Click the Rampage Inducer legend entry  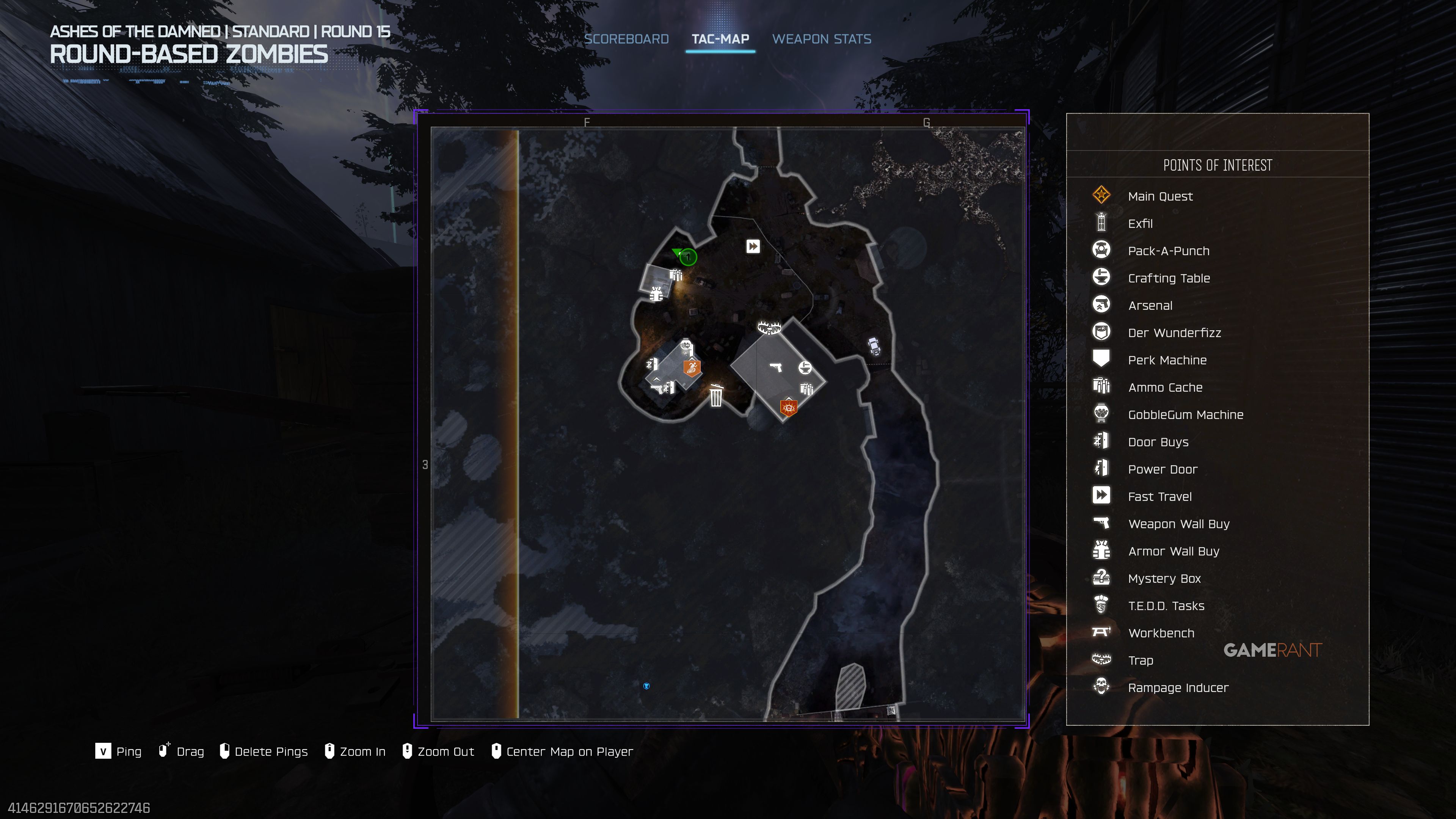click(1178, 688)
